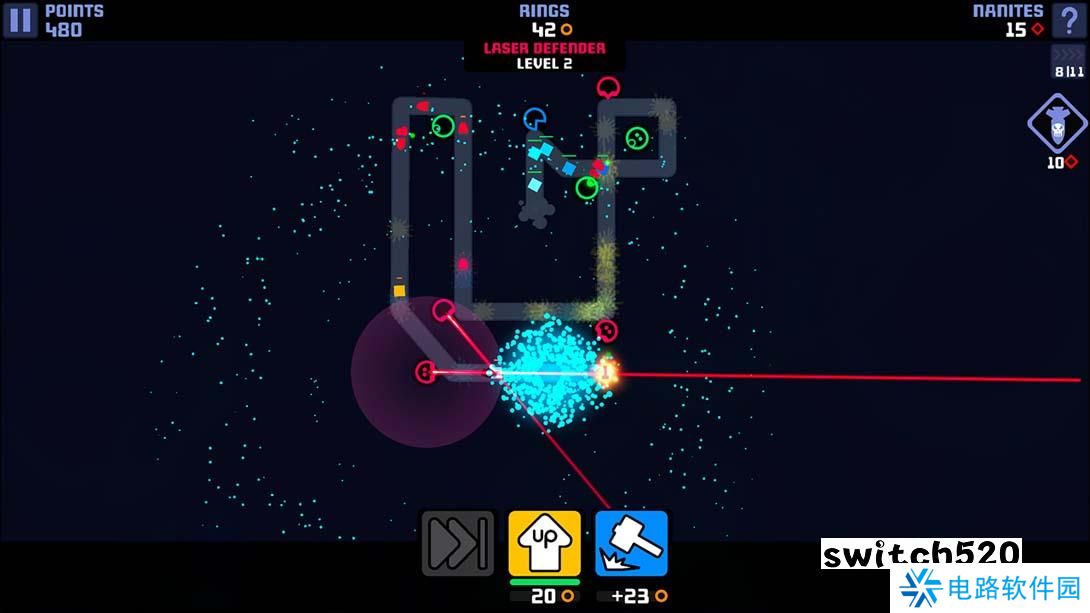Click the grey fast-forward skip button

[x=457, y=543]
